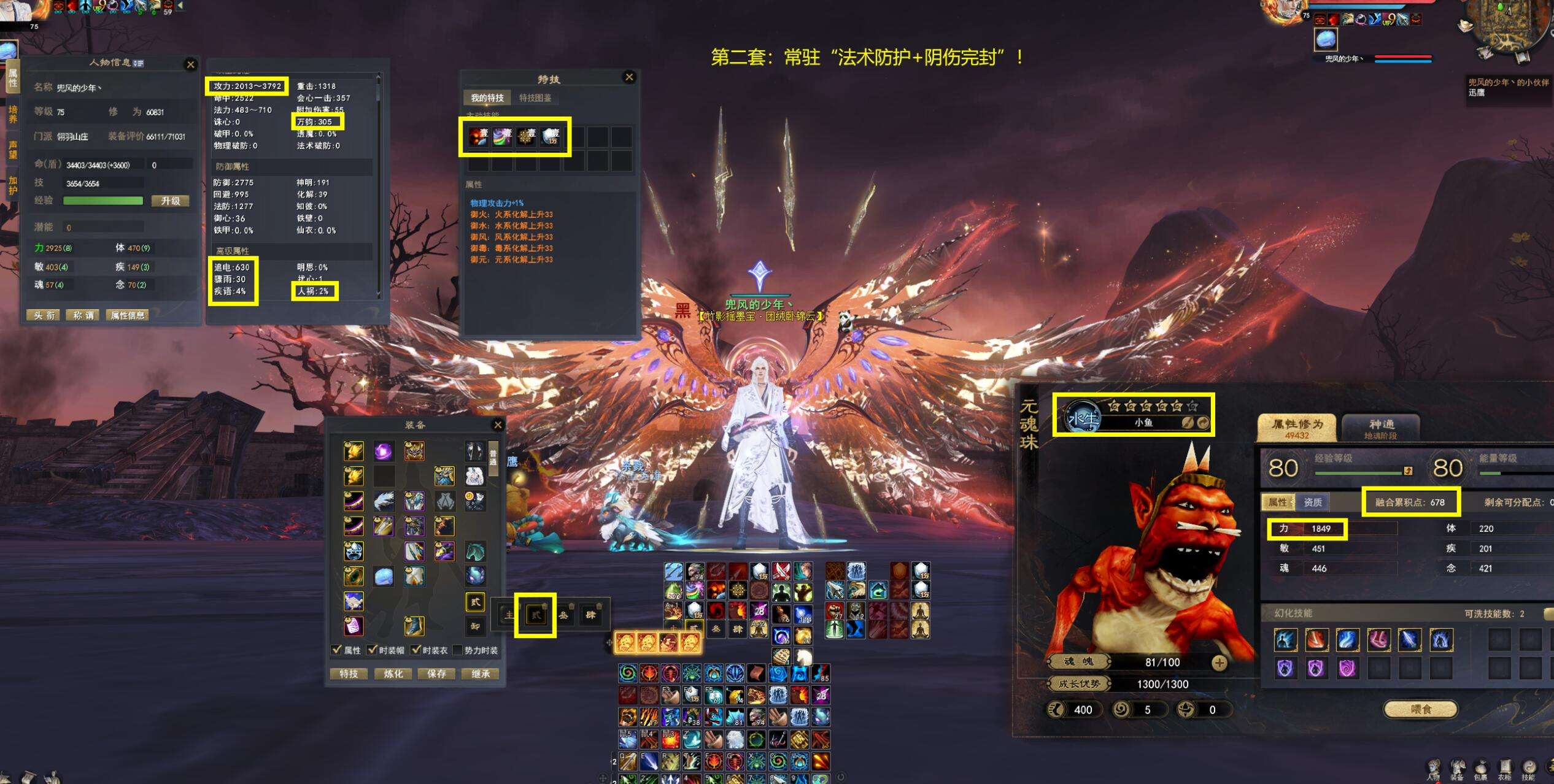Close the 装备 equipment window
This screenshot has width=1554, height=784.
click(498, 425)
